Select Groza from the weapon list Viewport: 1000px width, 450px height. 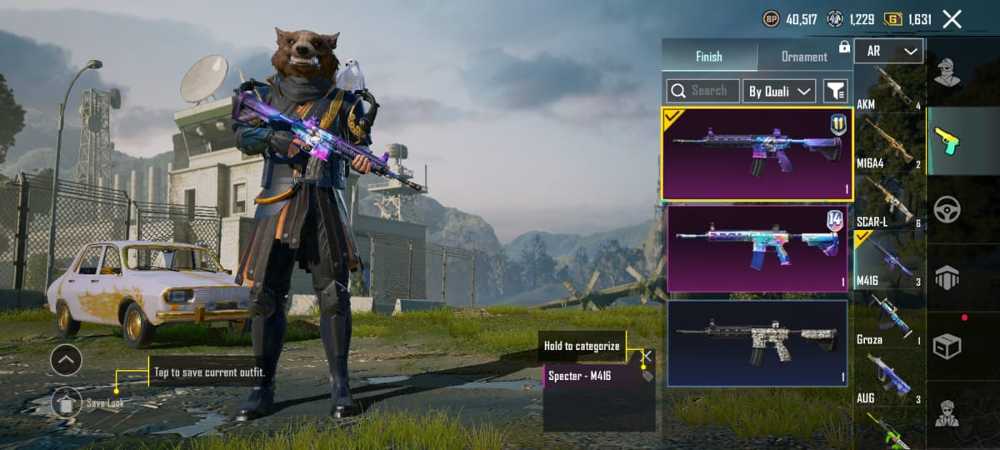[889, 320]
